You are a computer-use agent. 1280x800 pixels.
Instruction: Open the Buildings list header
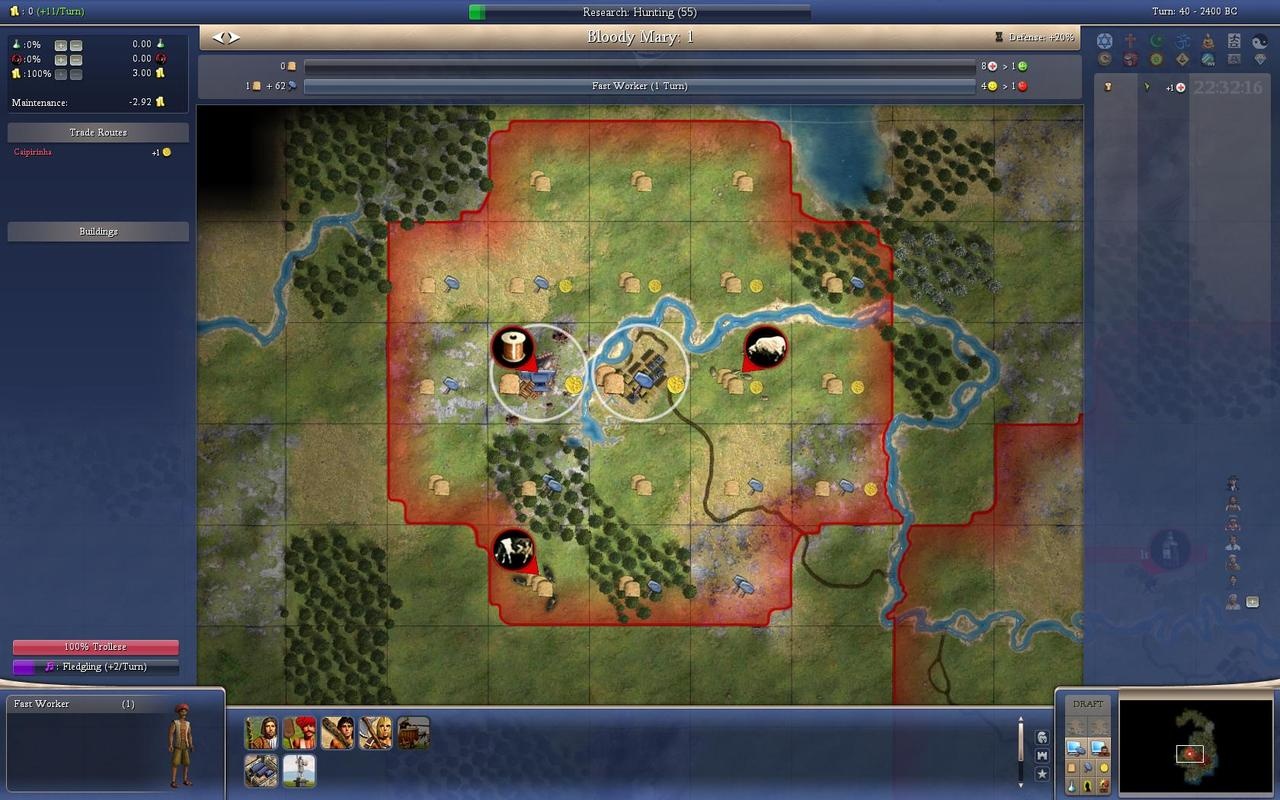point(98,231)
